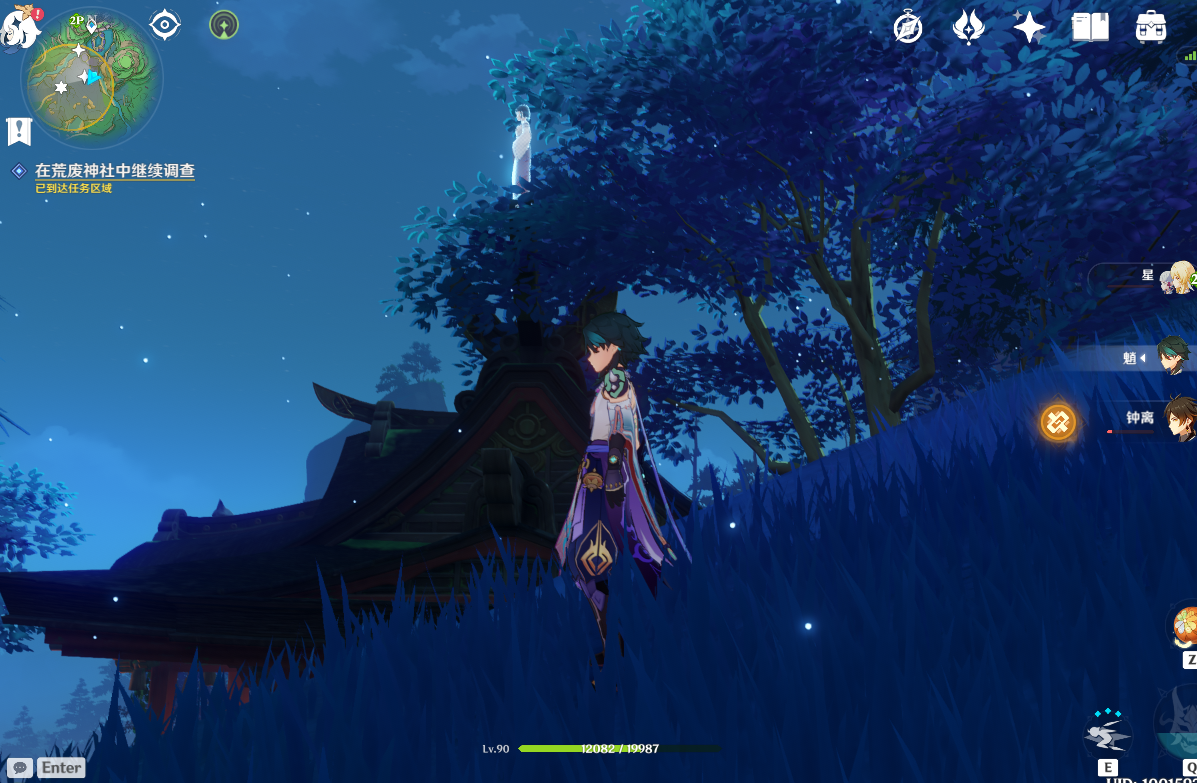This screenshot has width=1197, height=783.
Task: Click the orange Geo shield status icon
Action: [x=1057, y=422]
